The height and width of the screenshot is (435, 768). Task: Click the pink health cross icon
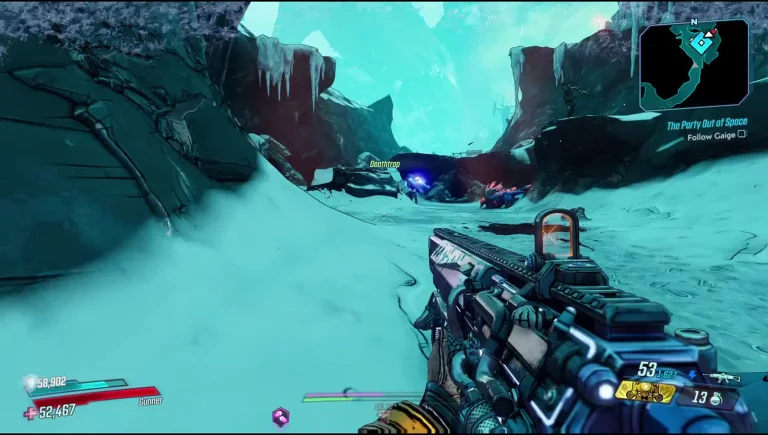pos(29,411)
